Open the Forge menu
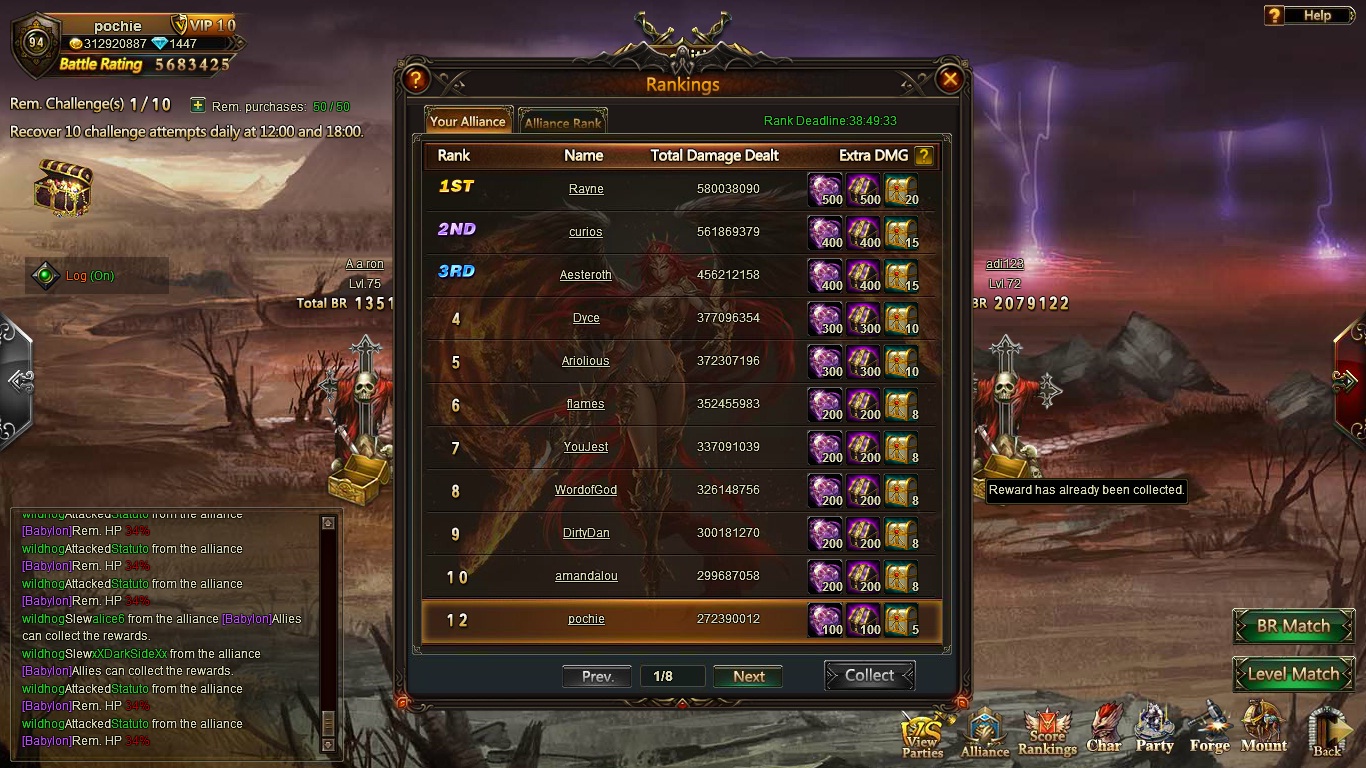Image resolution: width=1366 pixels, height=768 pixels. coord(1209,729)
